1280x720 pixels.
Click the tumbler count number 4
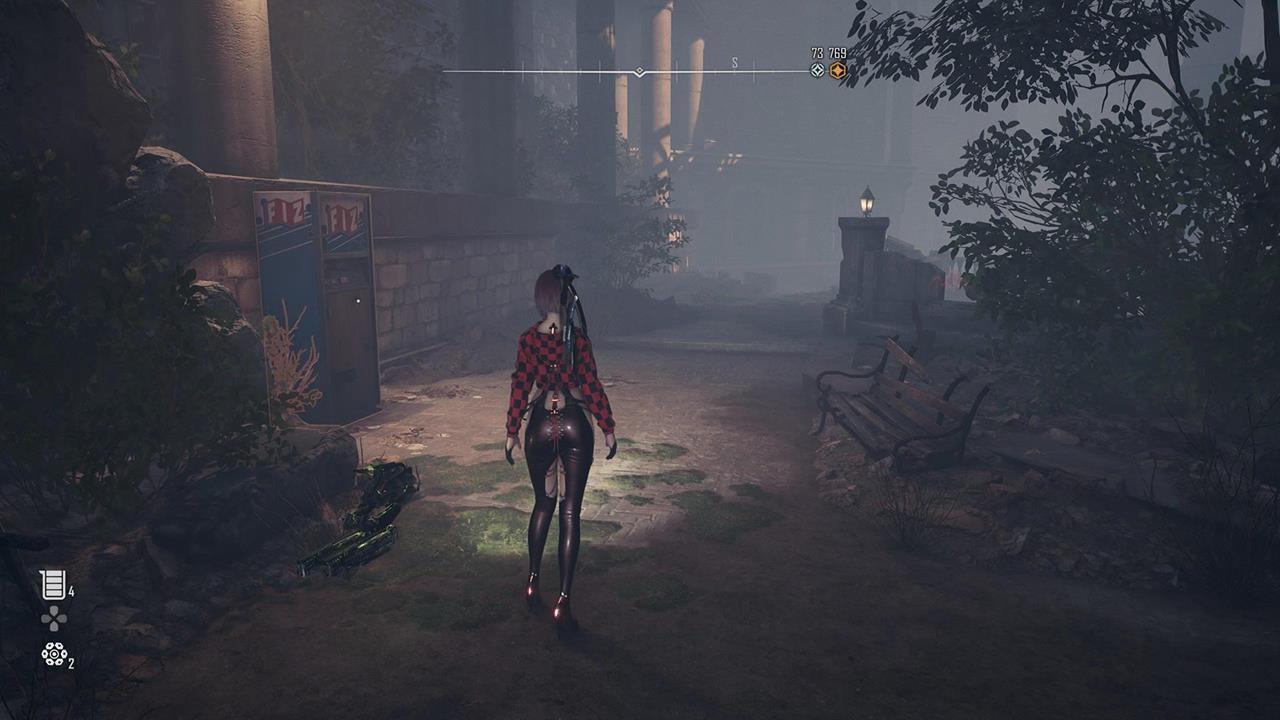pos(71,590)
